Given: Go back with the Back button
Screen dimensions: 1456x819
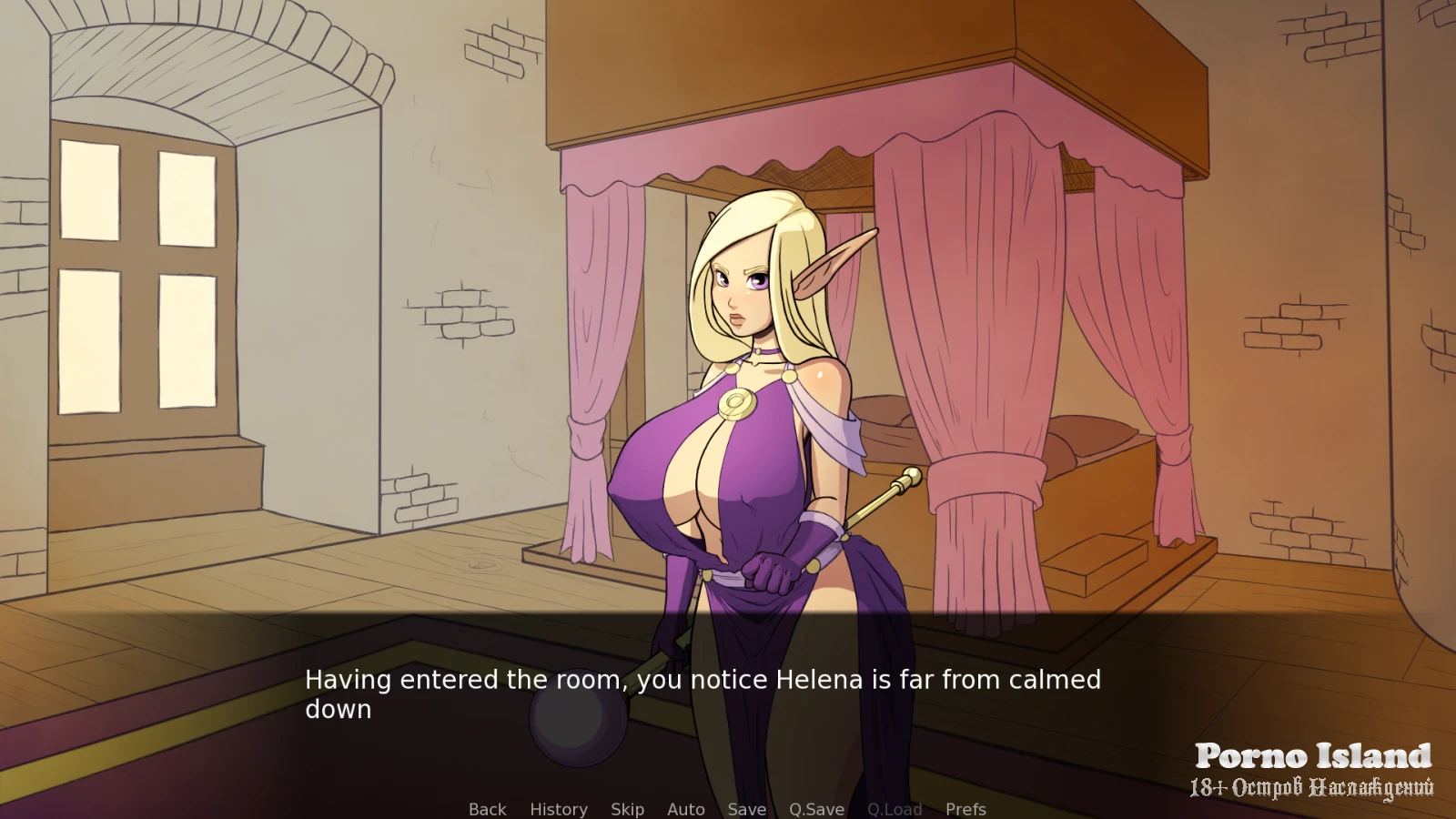Looking at the screenshot, I should coord(487,809).
